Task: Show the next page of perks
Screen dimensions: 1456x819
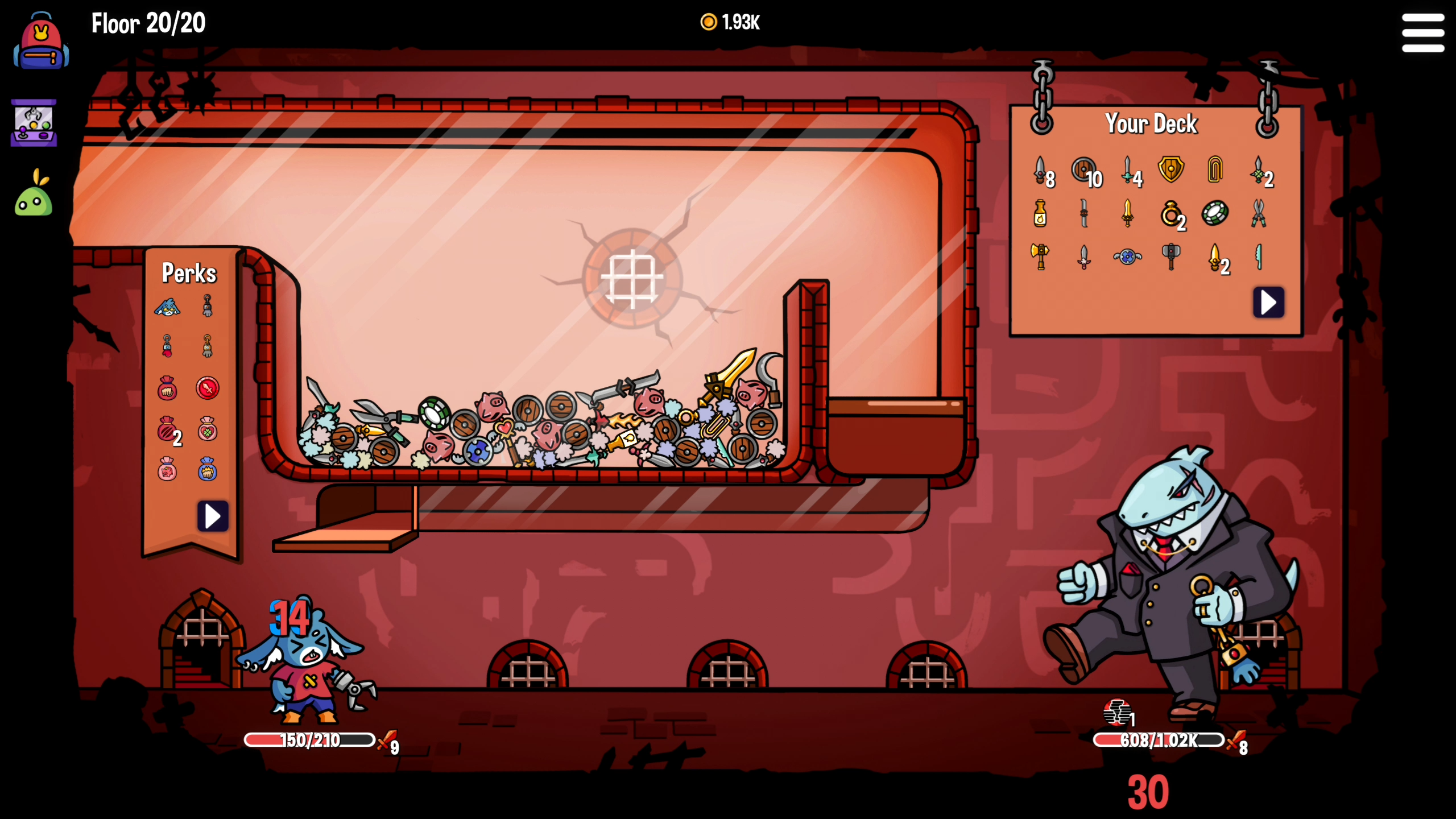Action: [x=213, y=516]
